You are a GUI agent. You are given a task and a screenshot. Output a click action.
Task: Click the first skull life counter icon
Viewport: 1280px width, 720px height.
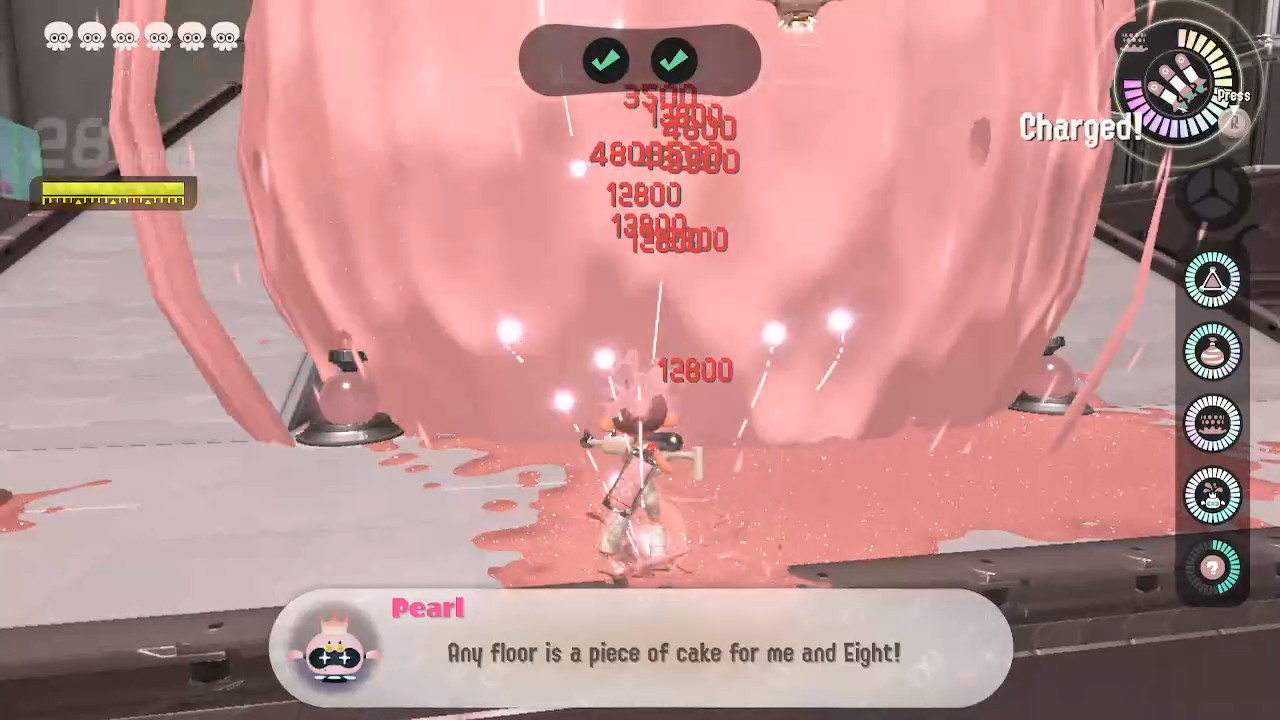pyautogui.click(x=60, y=36)
